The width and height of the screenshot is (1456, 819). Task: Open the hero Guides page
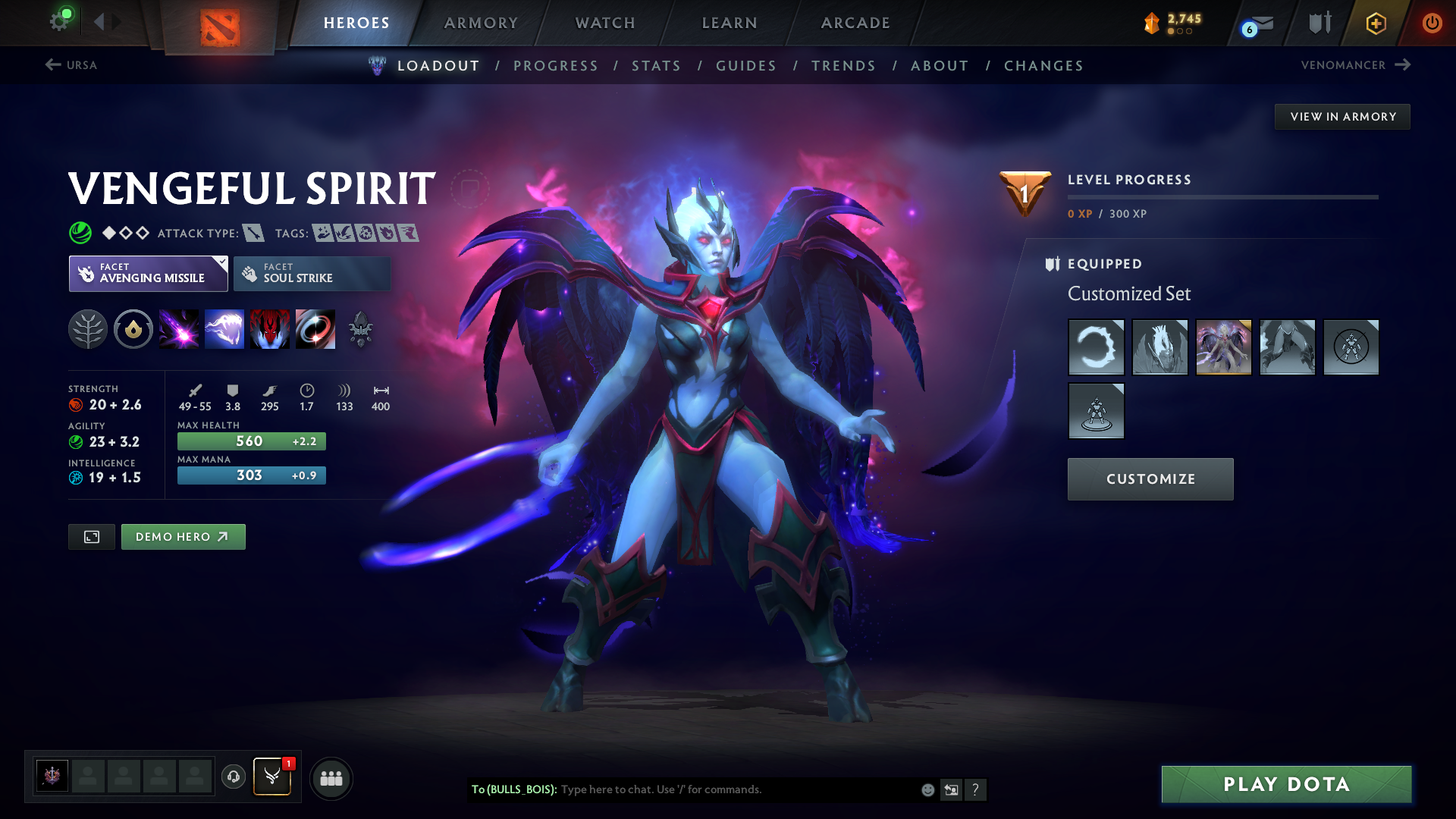tap(746, 66)
